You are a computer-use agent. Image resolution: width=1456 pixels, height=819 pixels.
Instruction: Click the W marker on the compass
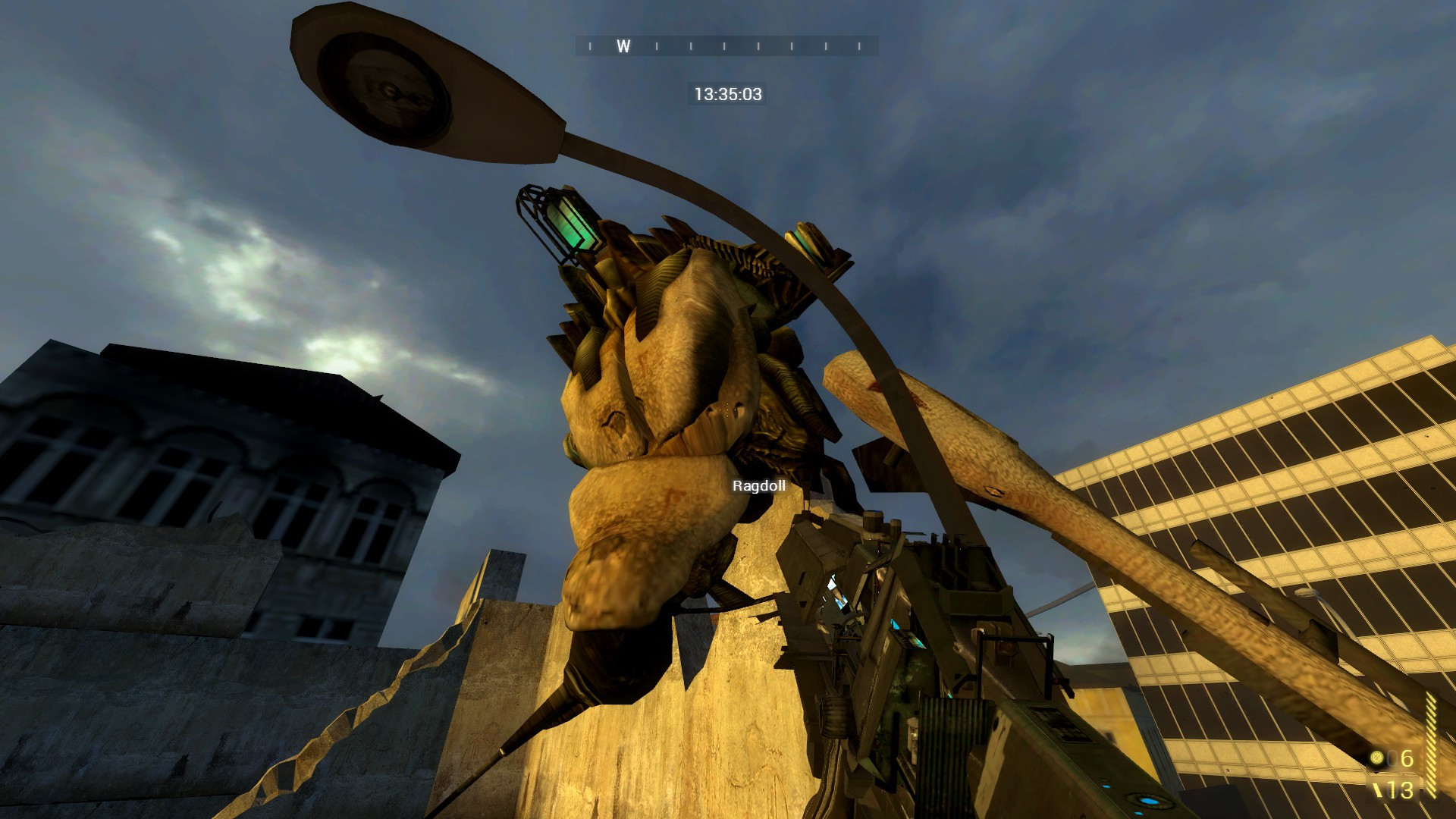click(623, 47)
